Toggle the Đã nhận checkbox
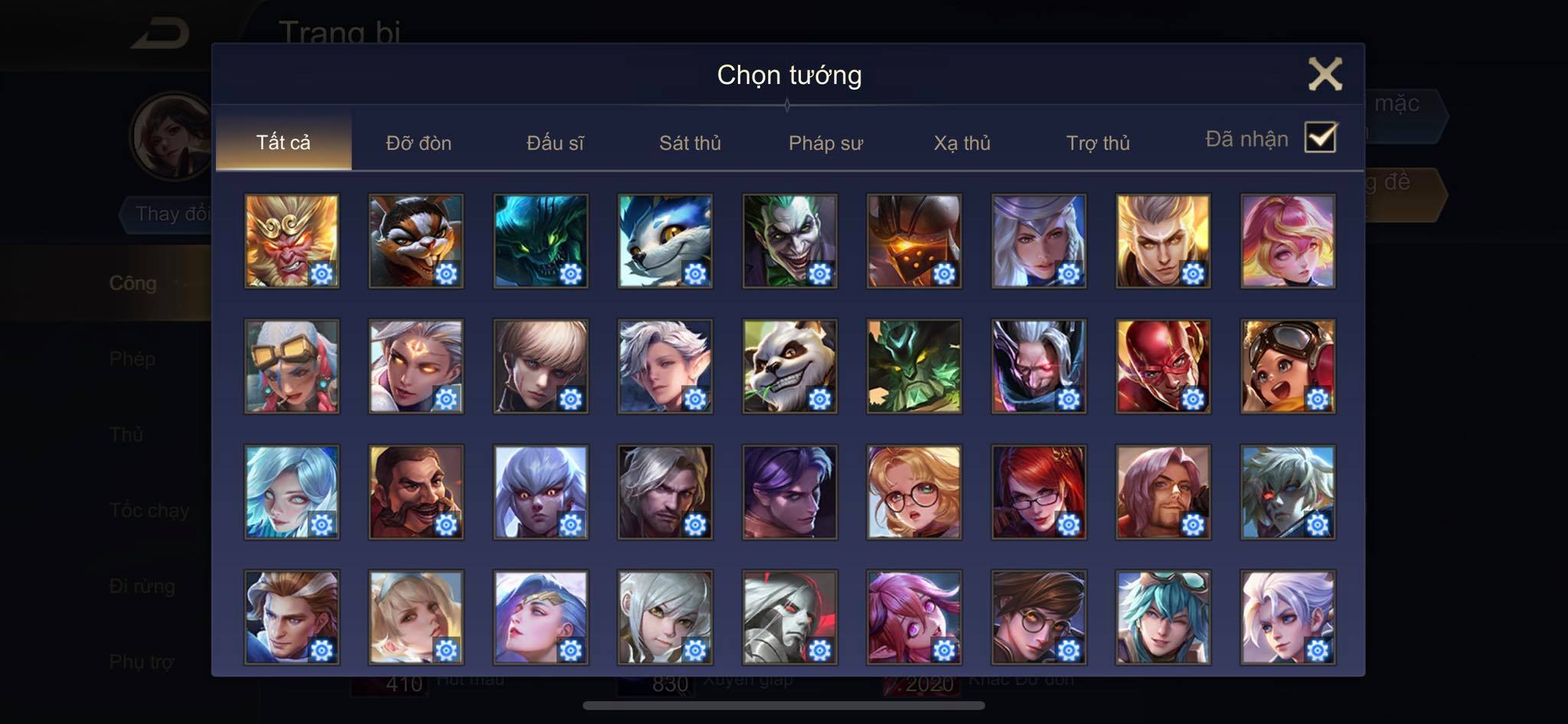Image resolution: width=1568 pixels, height=724 pixels. coord(1320,138)
